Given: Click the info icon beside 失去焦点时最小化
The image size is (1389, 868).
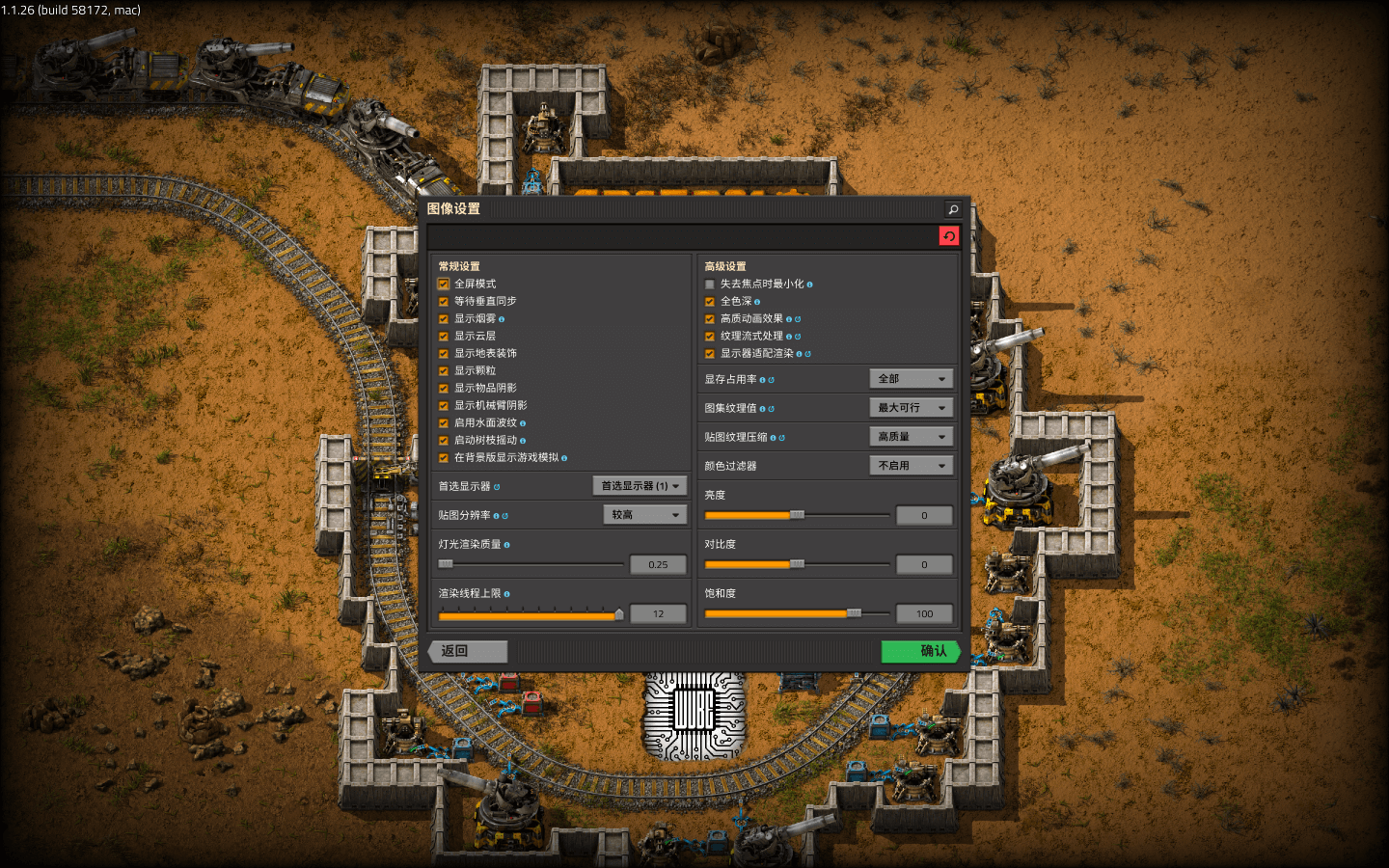Looking at the screenshot, I should coord(810,284).
